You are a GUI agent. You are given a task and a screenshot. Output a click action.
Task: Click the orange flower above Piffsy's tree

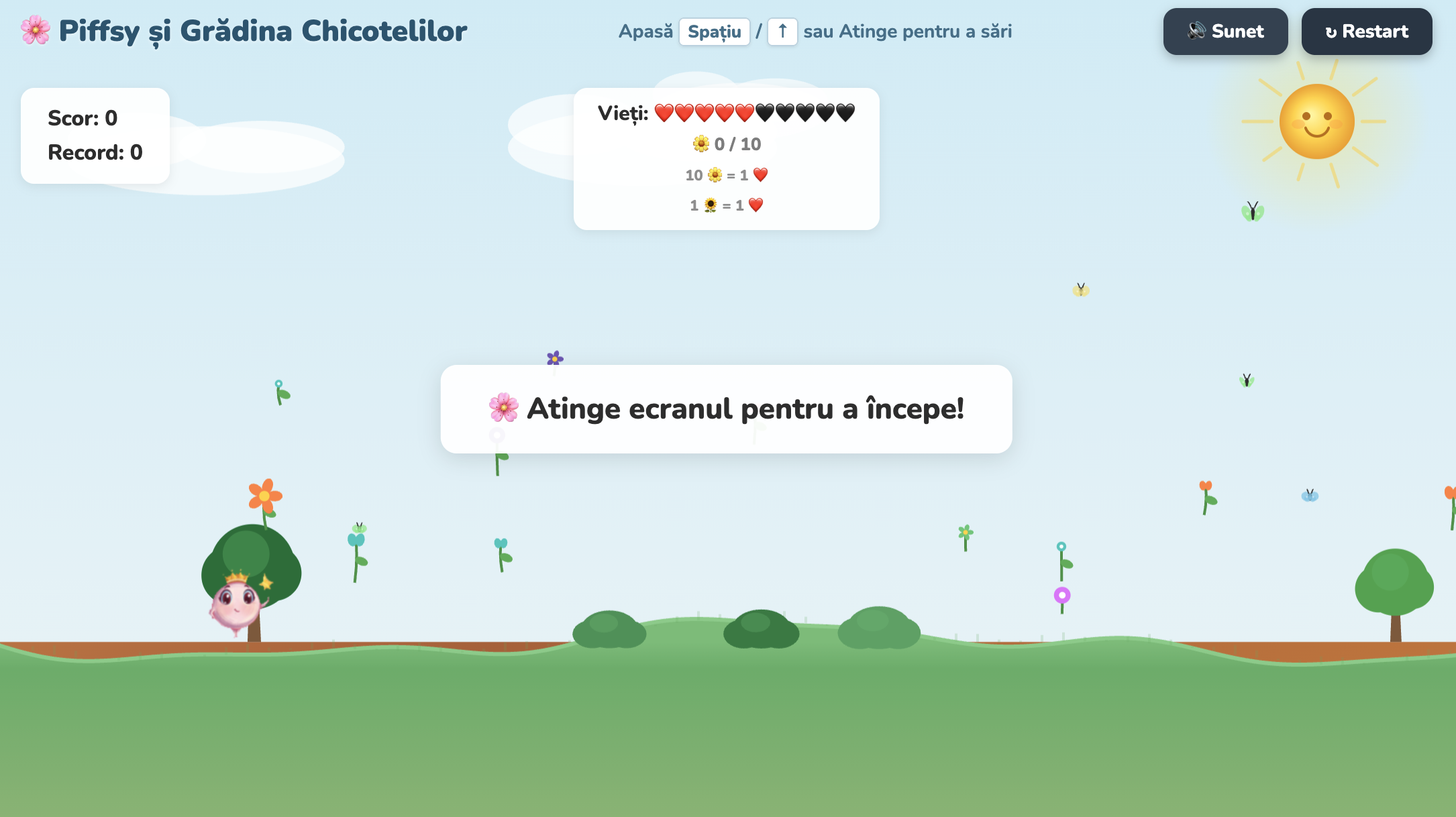point(264,494)
